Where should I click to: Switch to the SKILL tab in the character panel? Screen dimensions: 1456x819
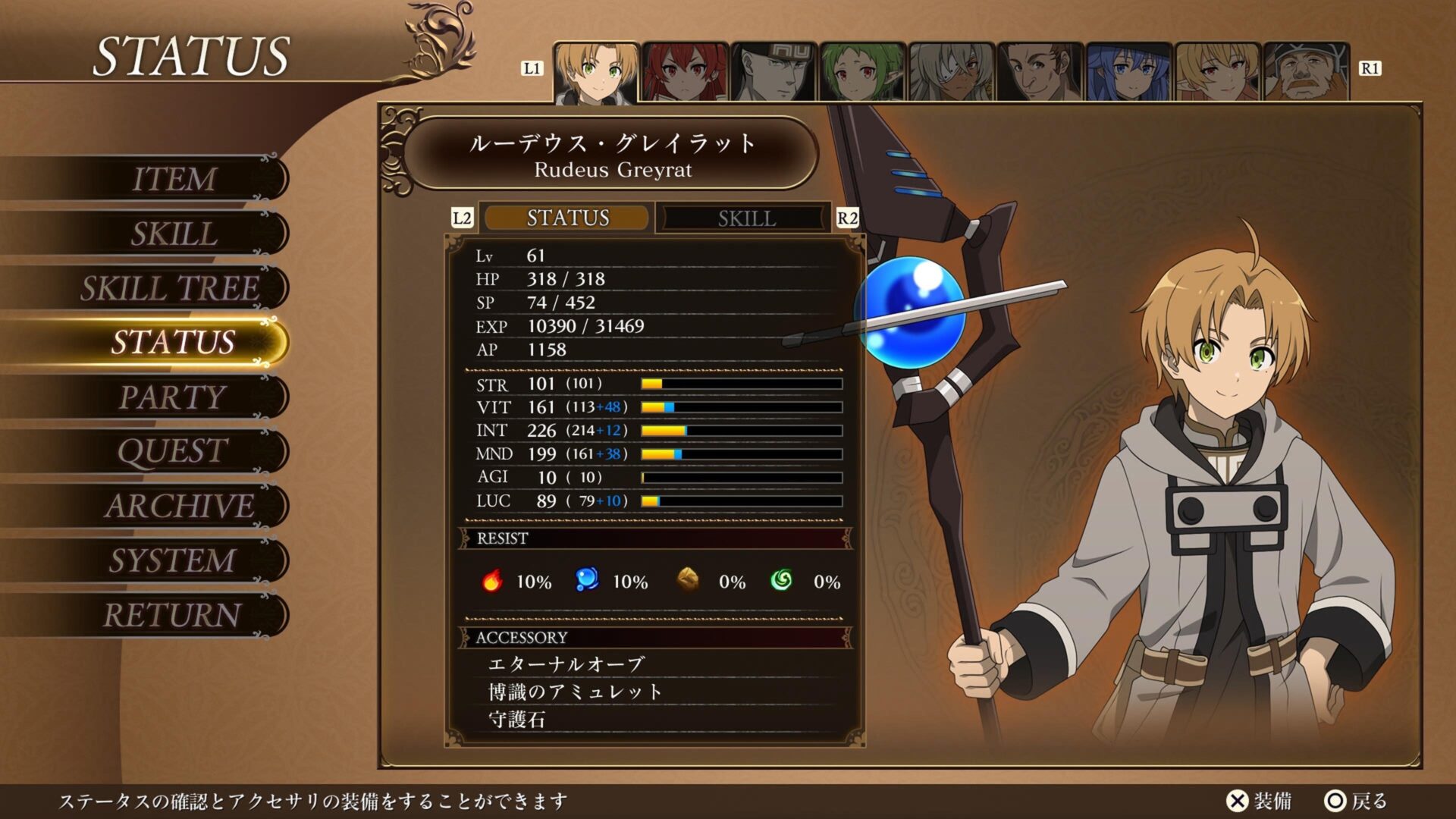[x=746, y=218]
